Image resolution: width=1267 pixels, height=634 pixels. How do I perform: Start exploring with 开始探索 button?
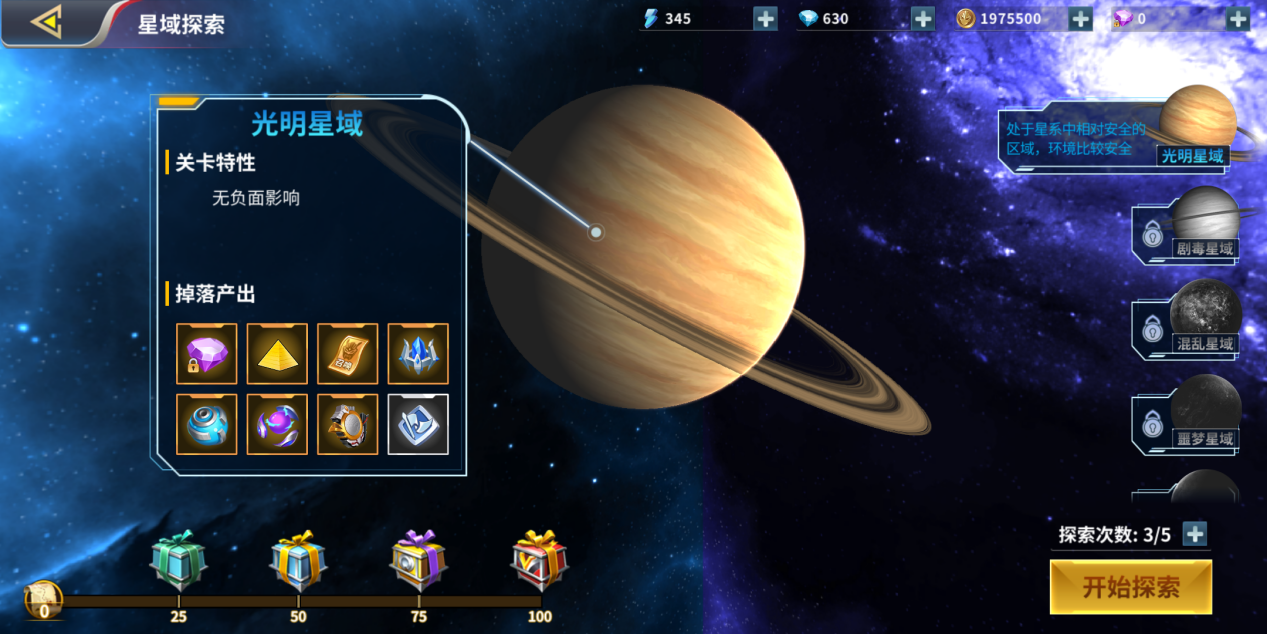coord(1131,587)
